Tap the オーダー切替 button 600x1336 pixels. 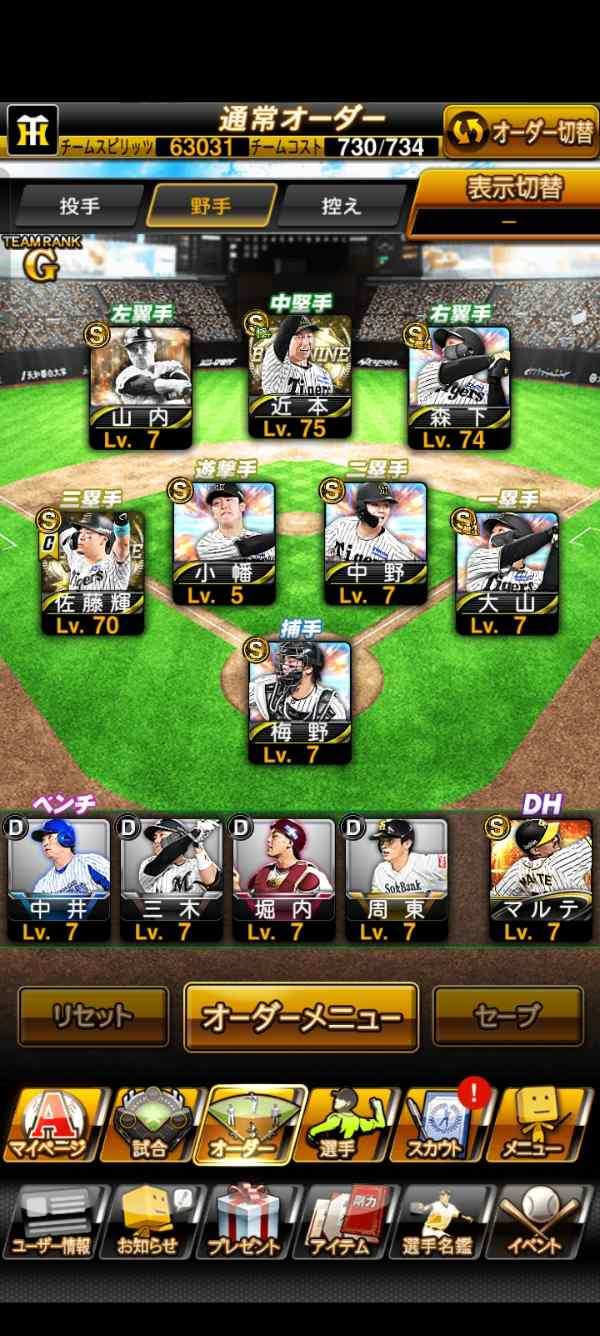520,132
